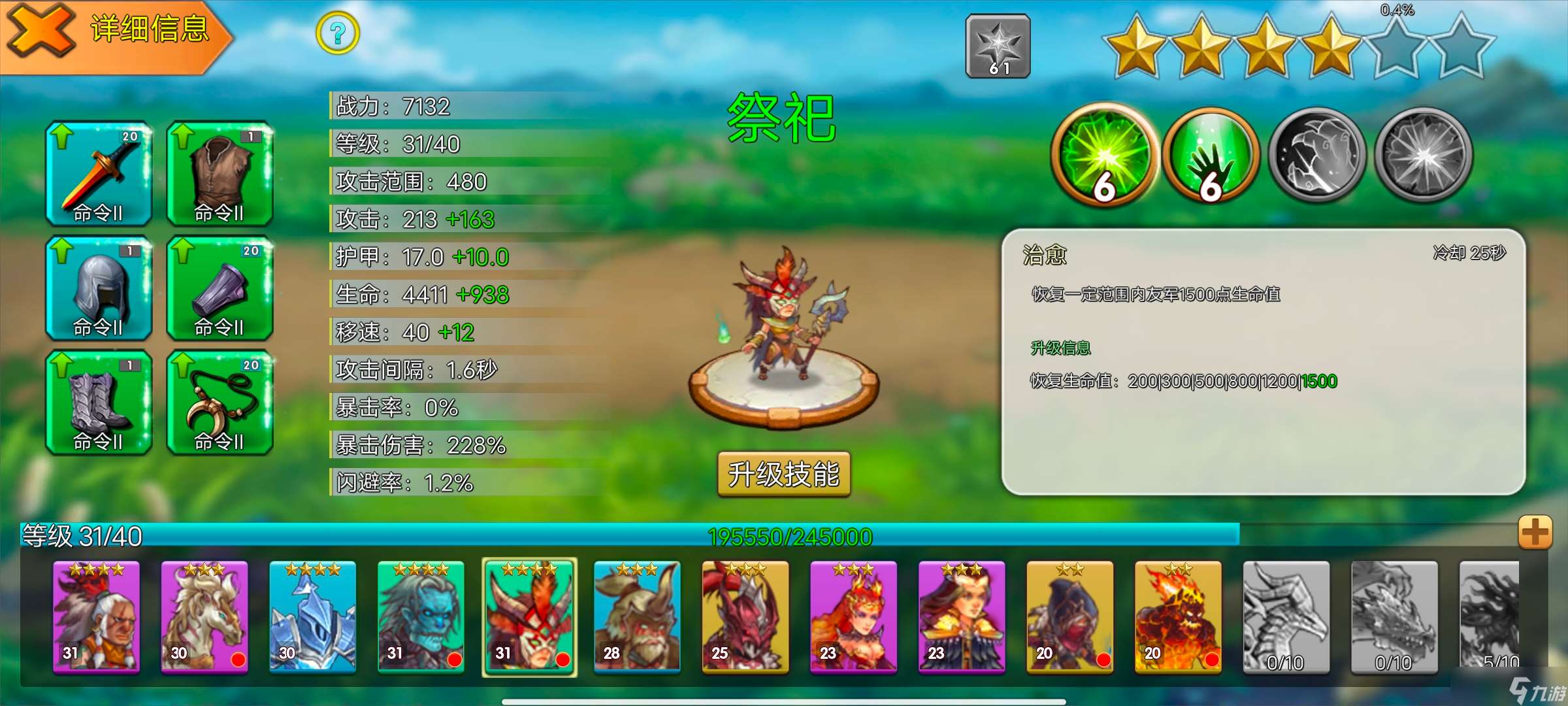Choose the white-haired elder hero portrait
1568x706 pixels.
[x=96, y=616]
